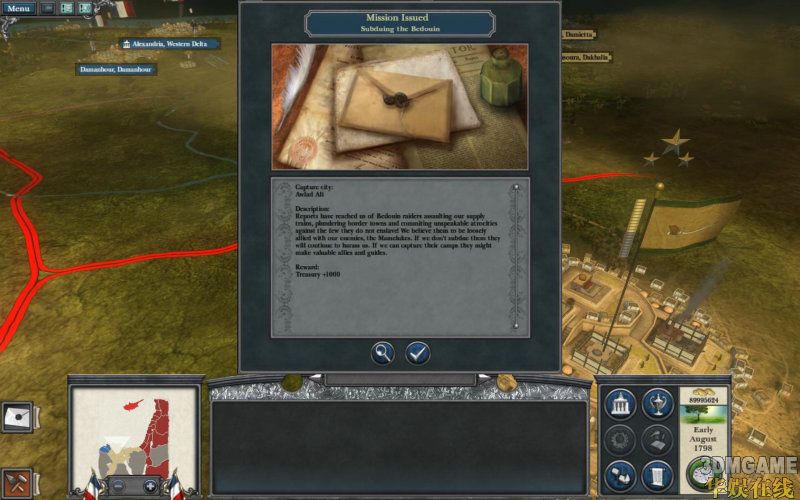This screenshot has height=500, width=800.
Task: Open the trophy cup objectives panel
Action: pyautogui.click(x=656, y=402)
